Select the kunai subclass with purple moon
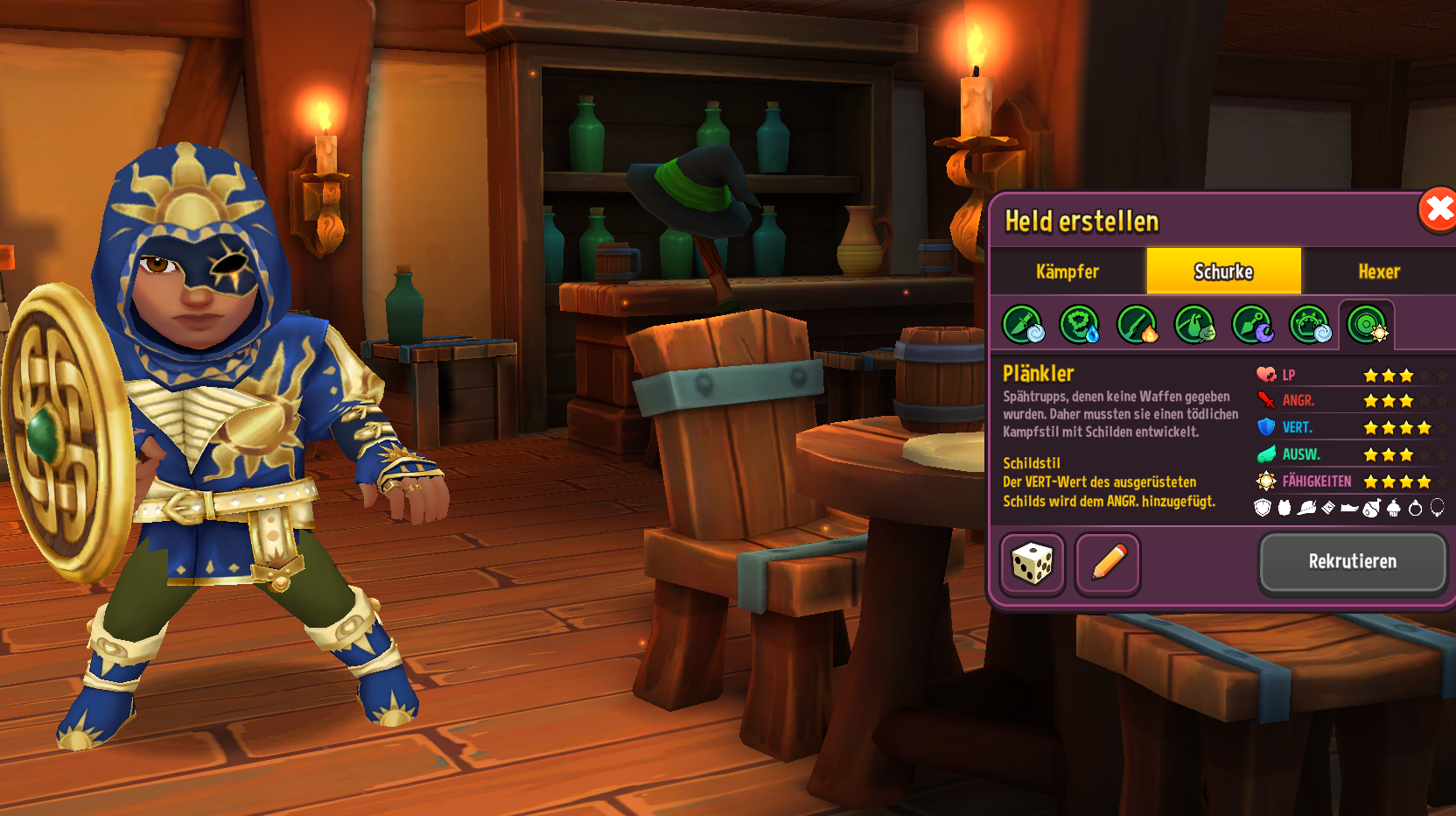The width and height of the screenshot is (1456, 816). [1252, 325]
